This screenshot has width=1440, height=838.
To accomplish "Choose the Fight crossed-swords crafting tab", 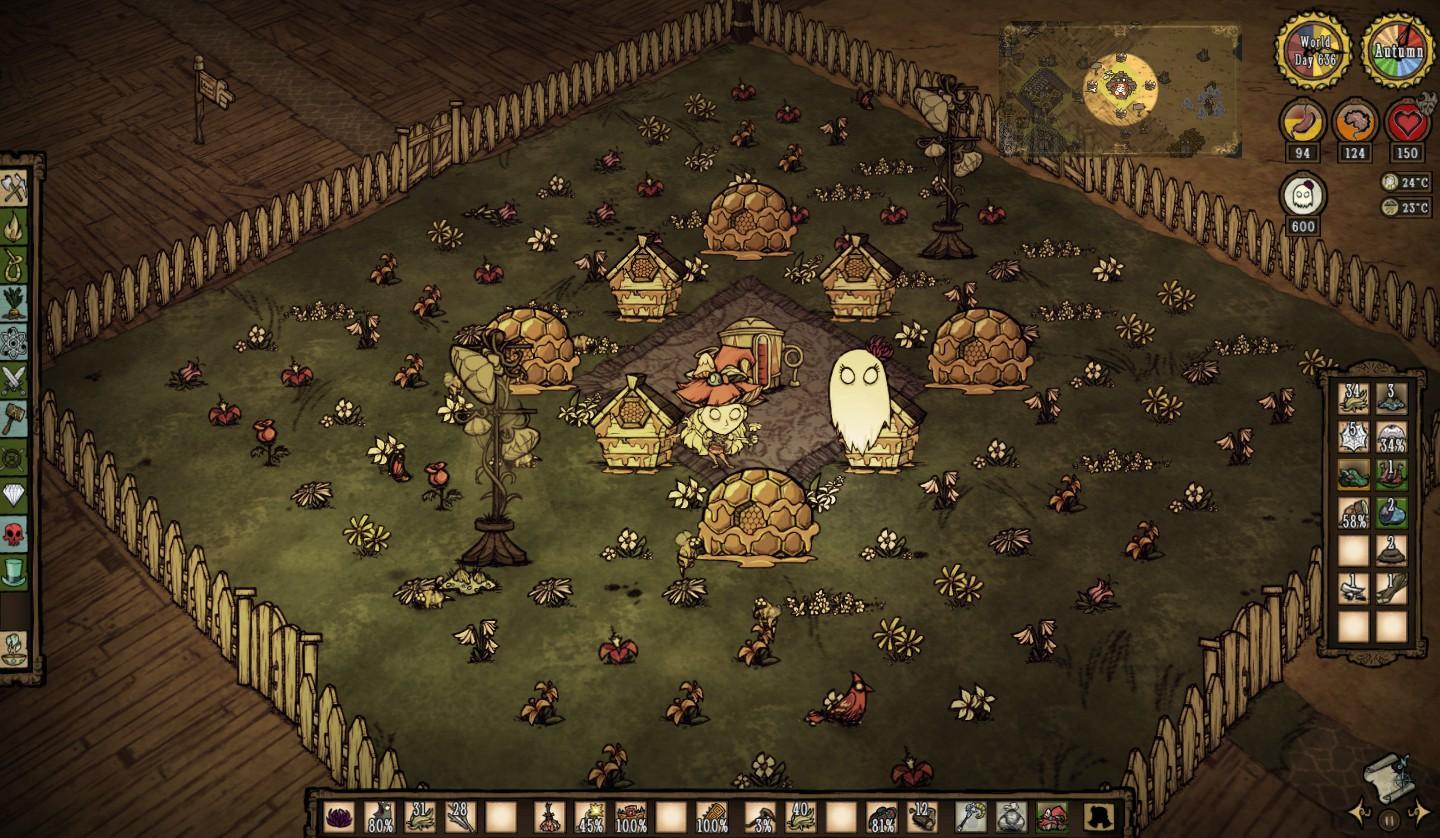I will pos(15,378).
